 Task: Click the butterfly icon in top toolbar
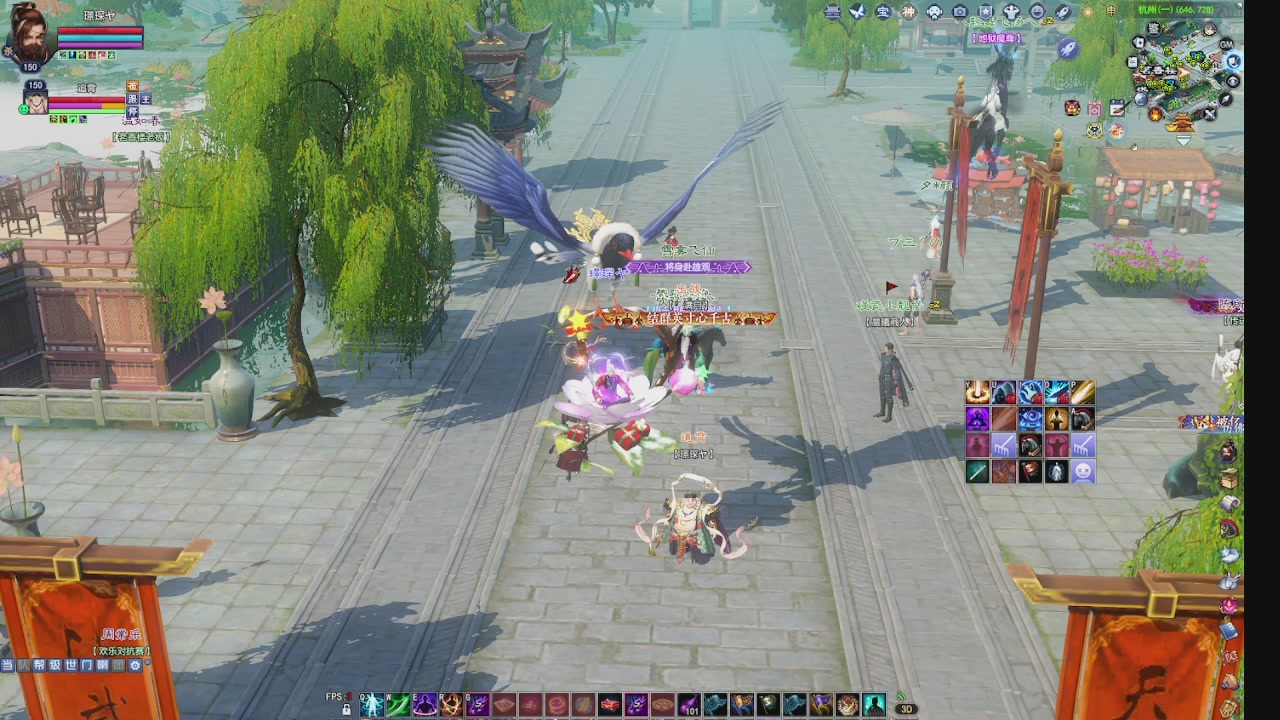857,11
